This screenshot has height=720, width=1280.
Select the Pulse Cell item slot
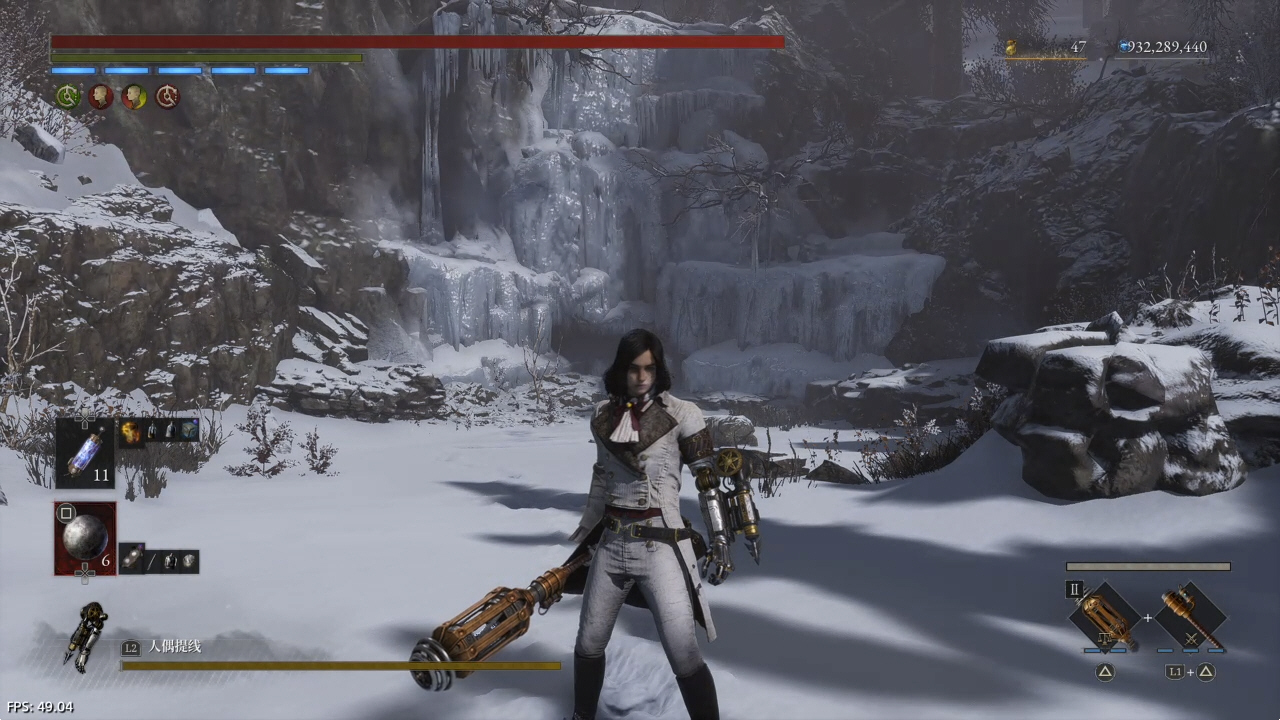[84, 453]
